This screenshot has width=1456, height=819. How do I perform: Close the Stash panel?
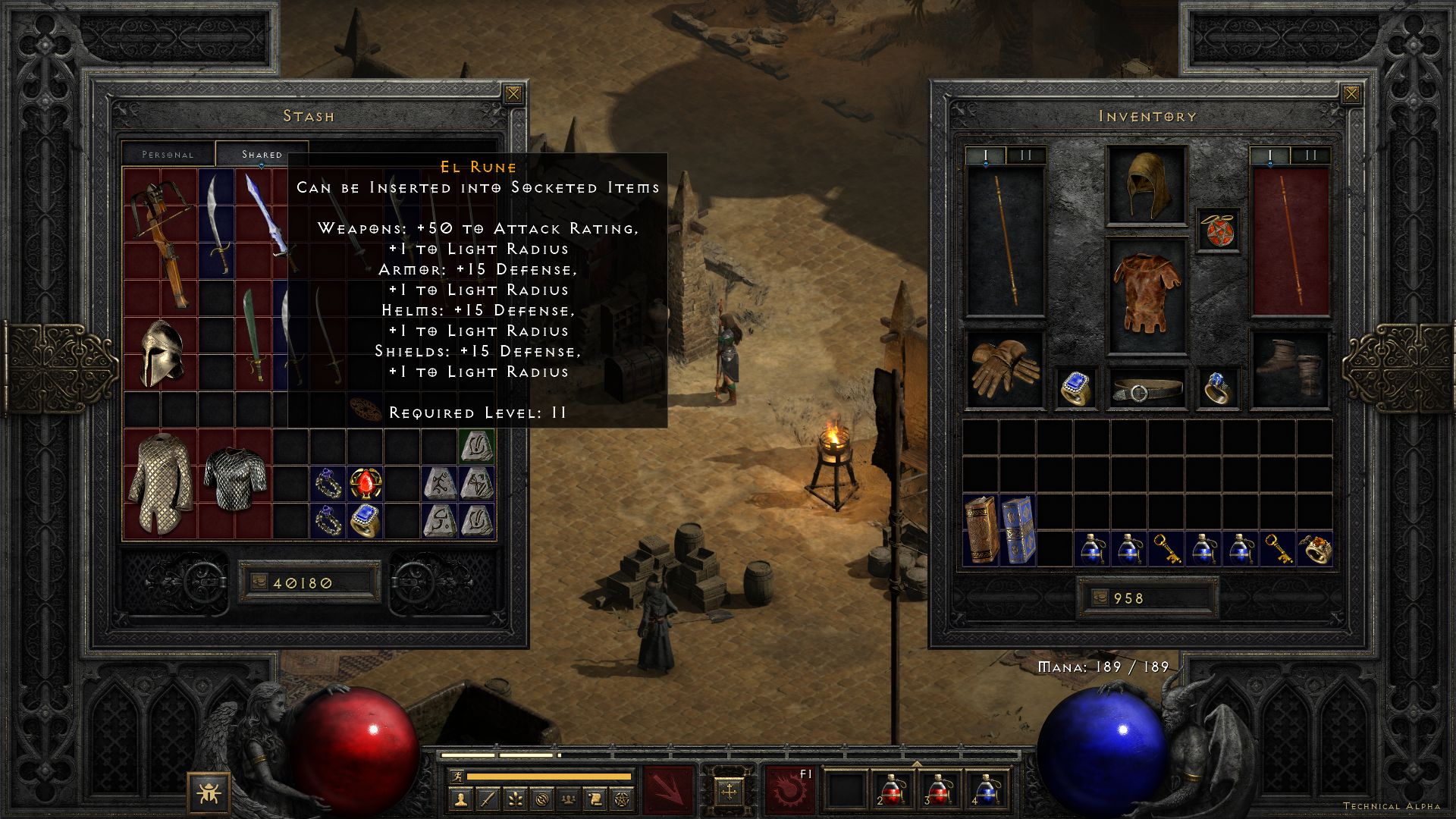(513, 94)
